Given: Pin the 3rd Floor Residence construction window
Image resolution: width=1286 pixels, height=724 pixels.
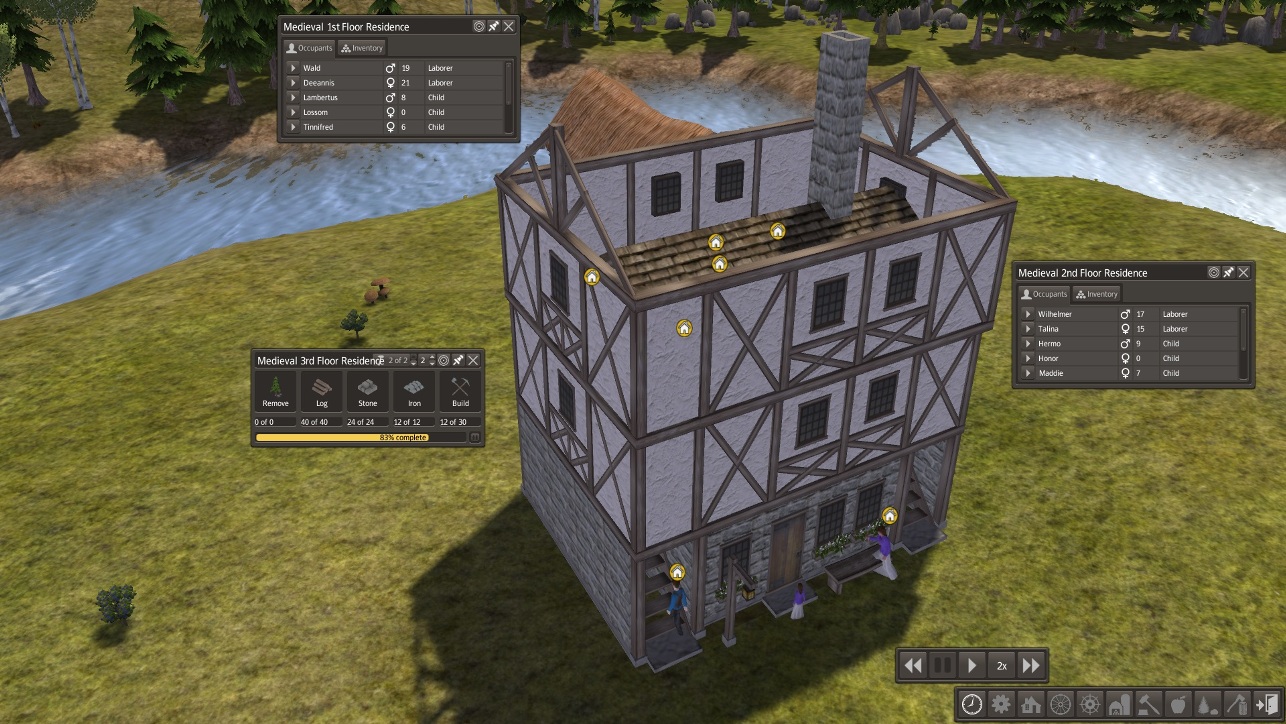Looking at the screenshot, I should (458, 360).
